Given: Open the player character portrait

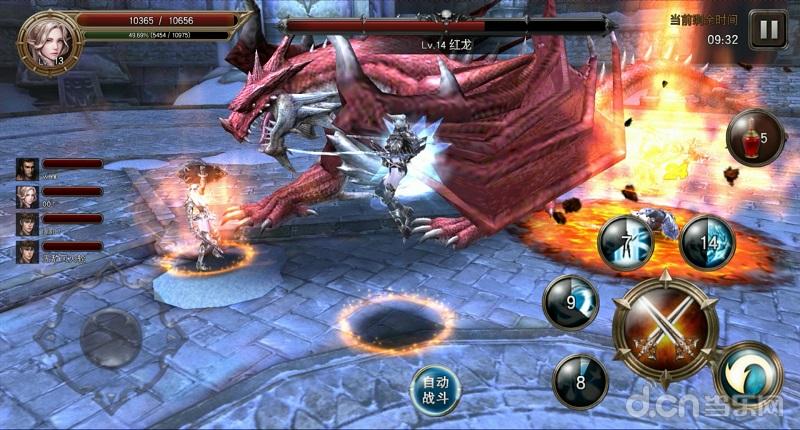Looking at the screenshot, I should point(45,40).
